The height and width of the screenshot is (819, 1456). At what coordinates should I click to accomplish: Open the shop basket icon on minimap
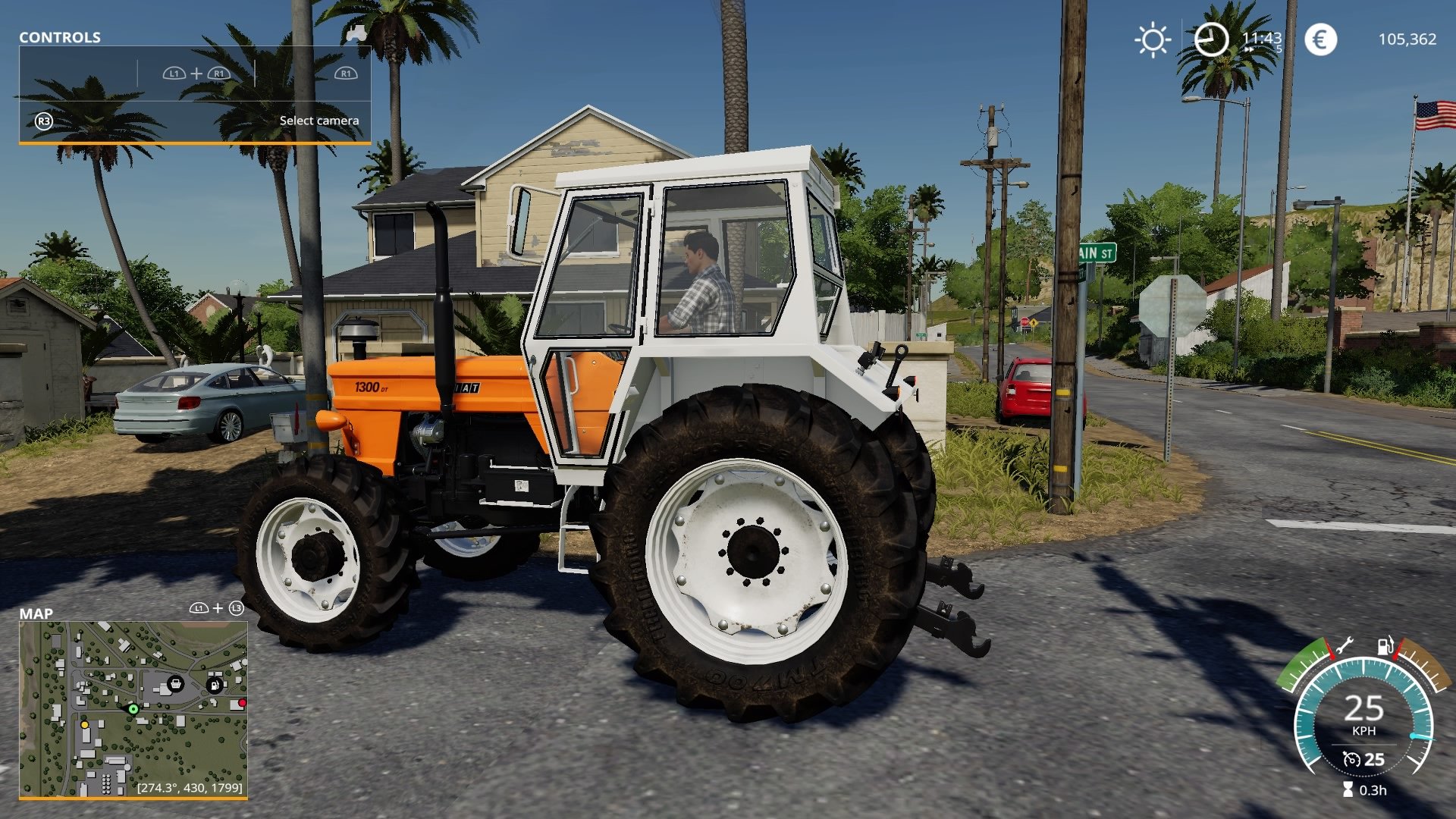[x=175, y=684]
